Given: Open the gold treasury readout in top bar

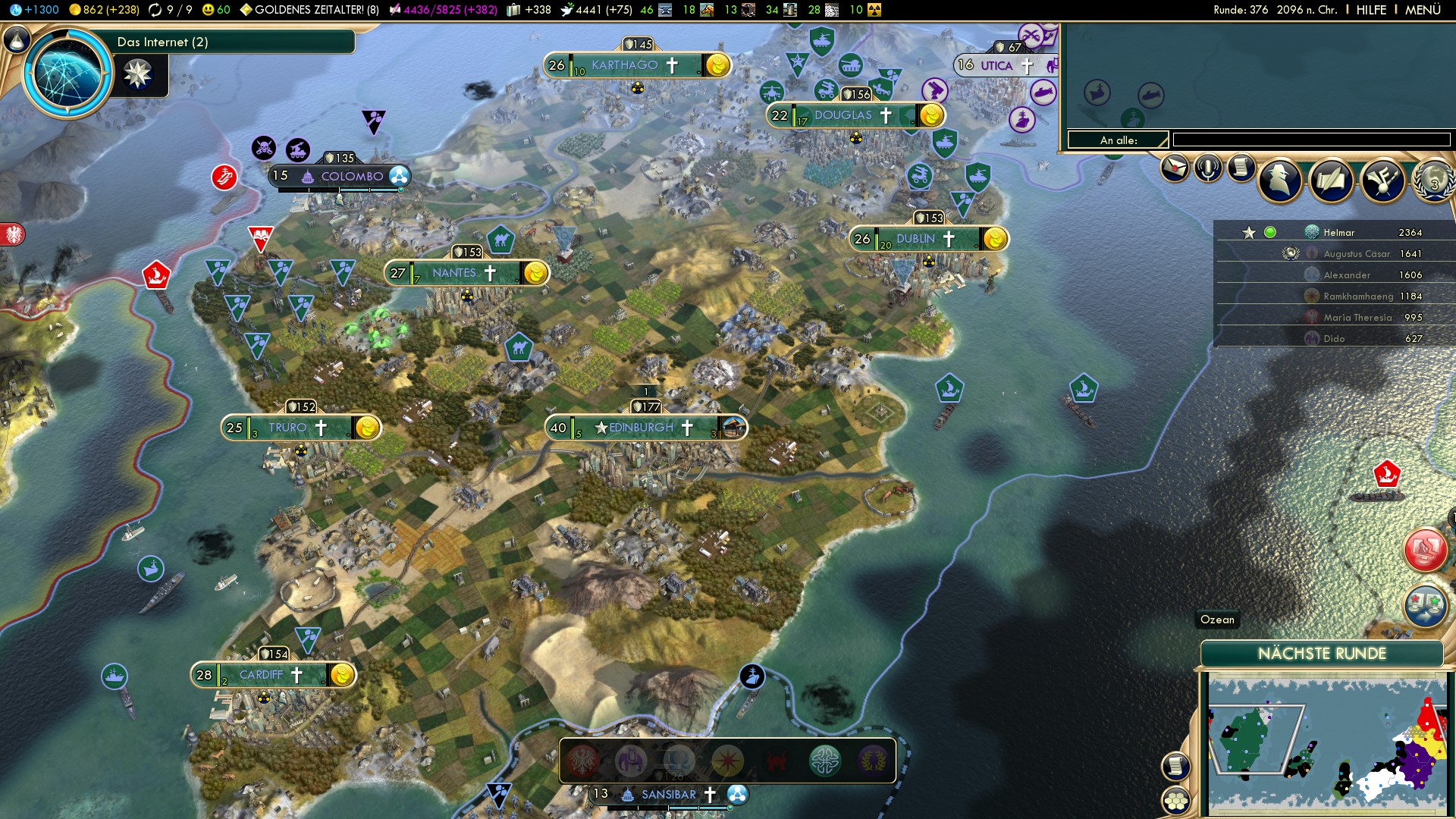Looking at the screenshot, I should (x=104, y=10).
